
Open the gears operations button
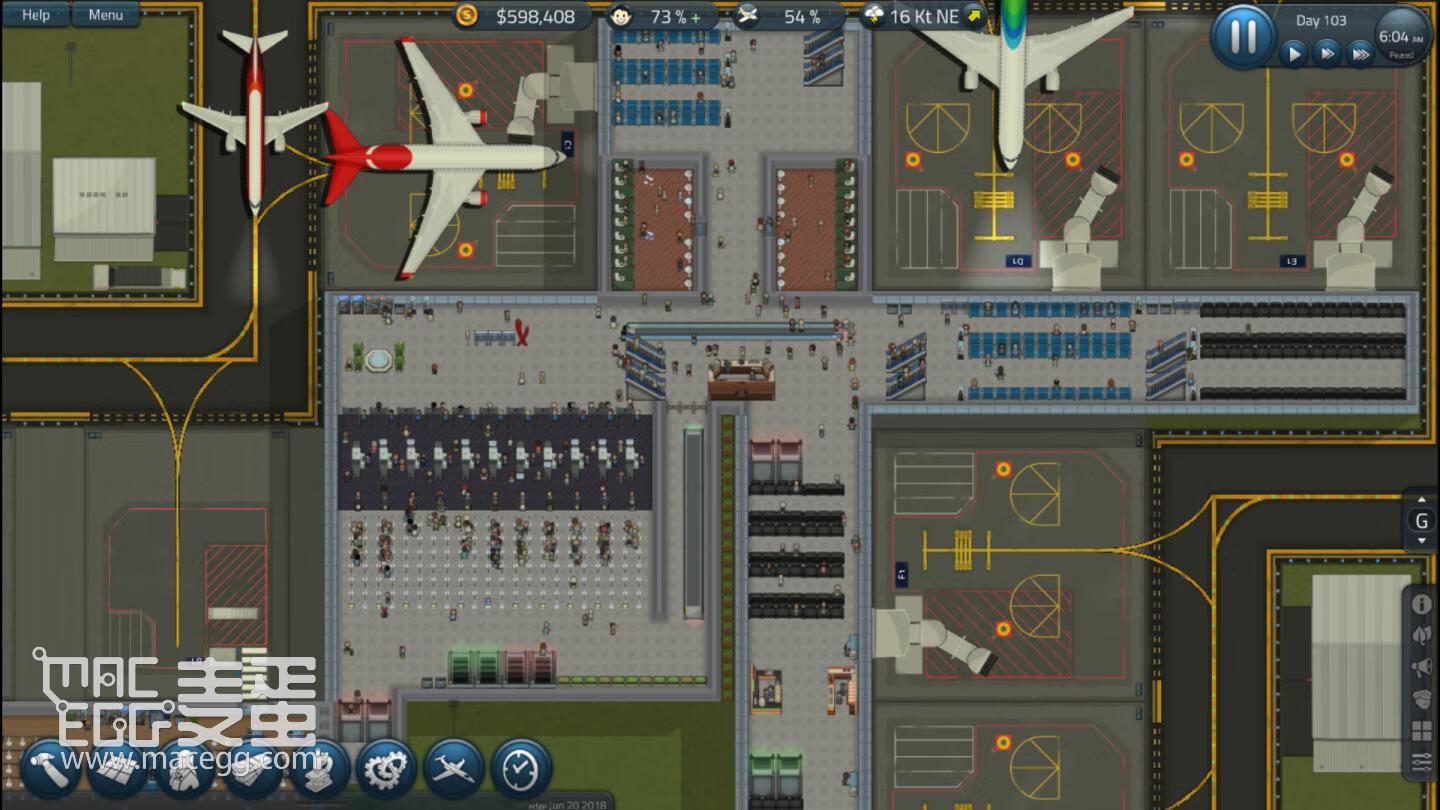click(x=386, y=769)
